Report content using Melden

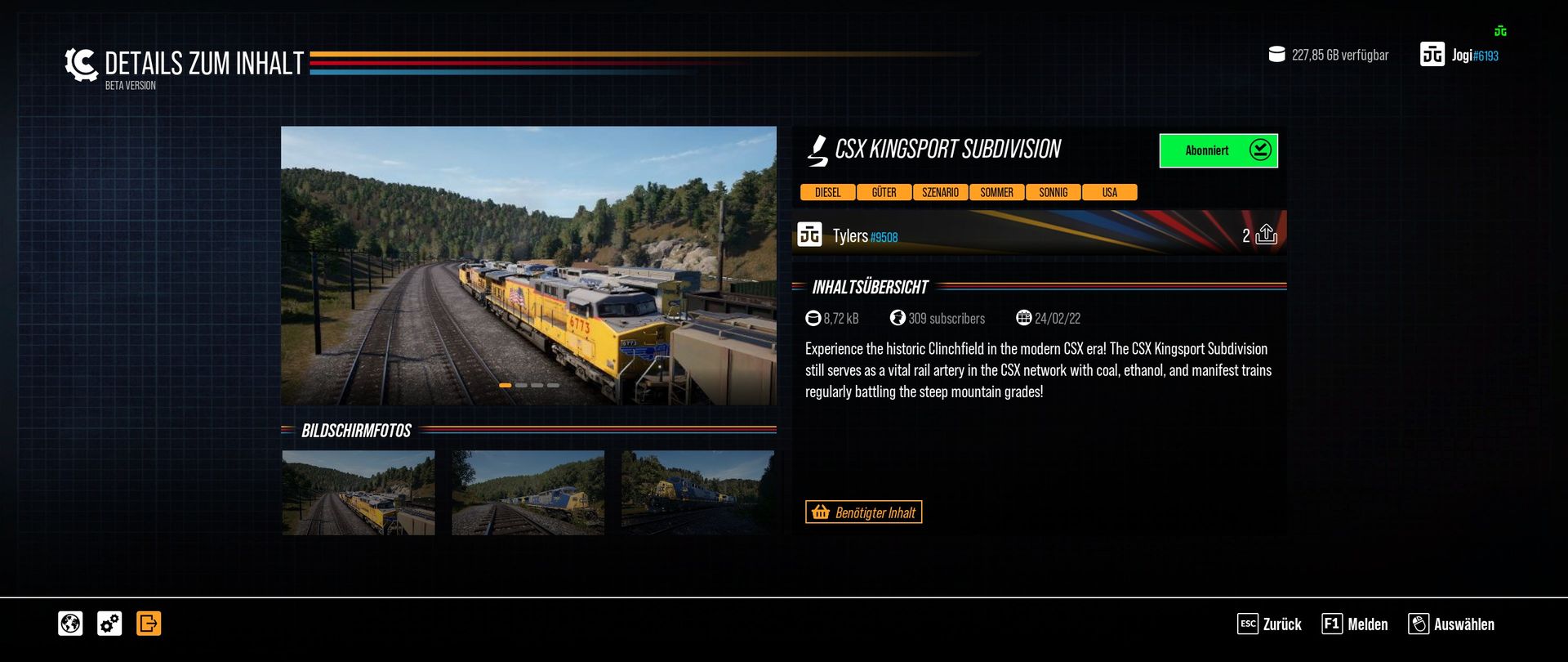point(1355,624)
